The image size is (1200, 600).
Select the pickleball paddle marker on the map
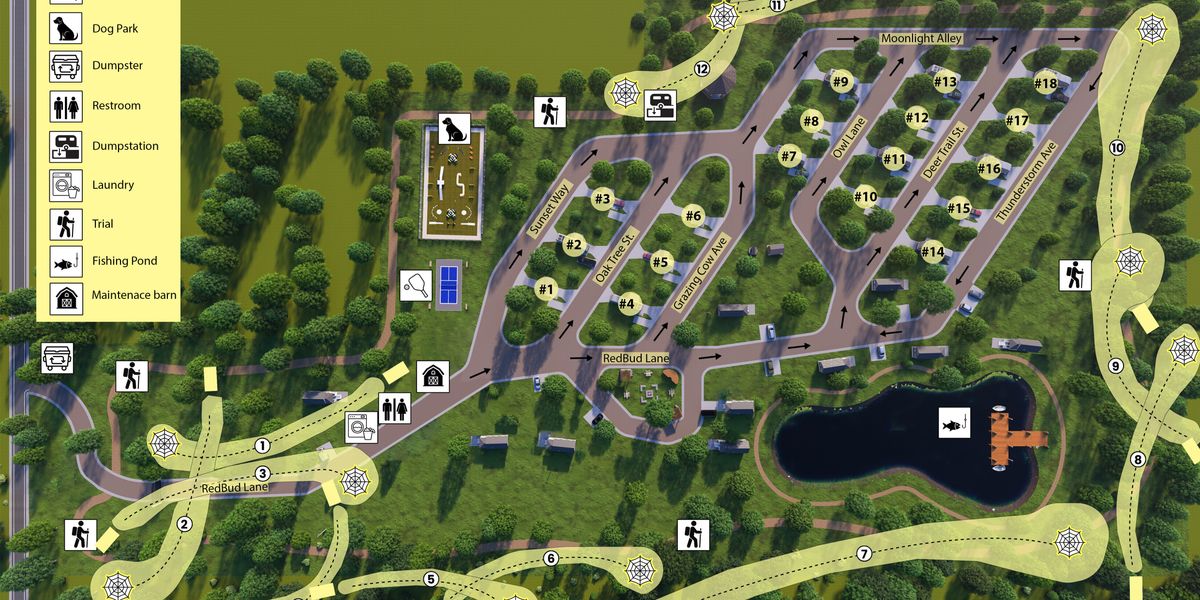click(x=415, y=285)
